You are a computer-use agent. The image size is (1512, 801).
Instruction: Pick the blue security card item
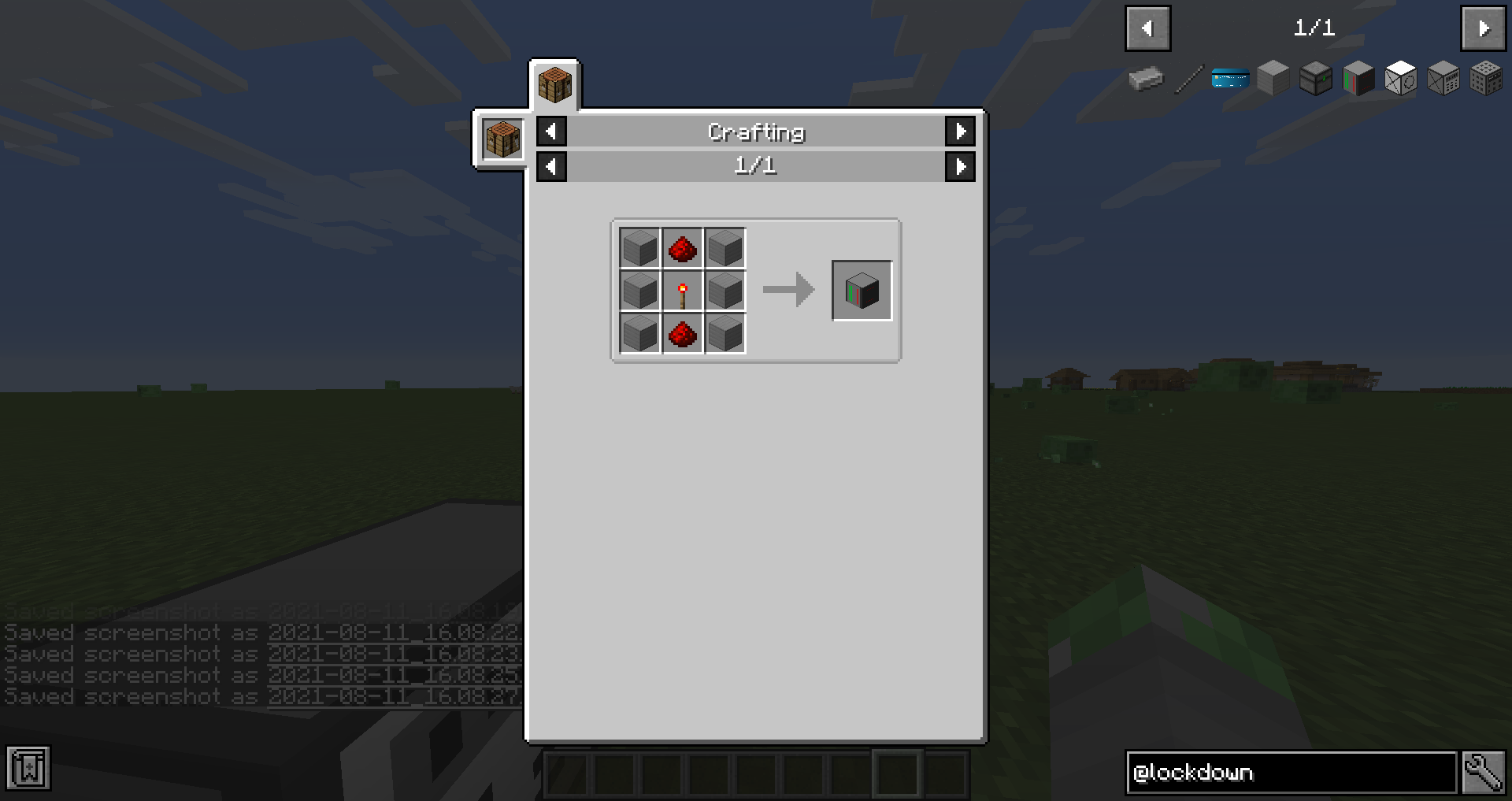[1230, 79]
